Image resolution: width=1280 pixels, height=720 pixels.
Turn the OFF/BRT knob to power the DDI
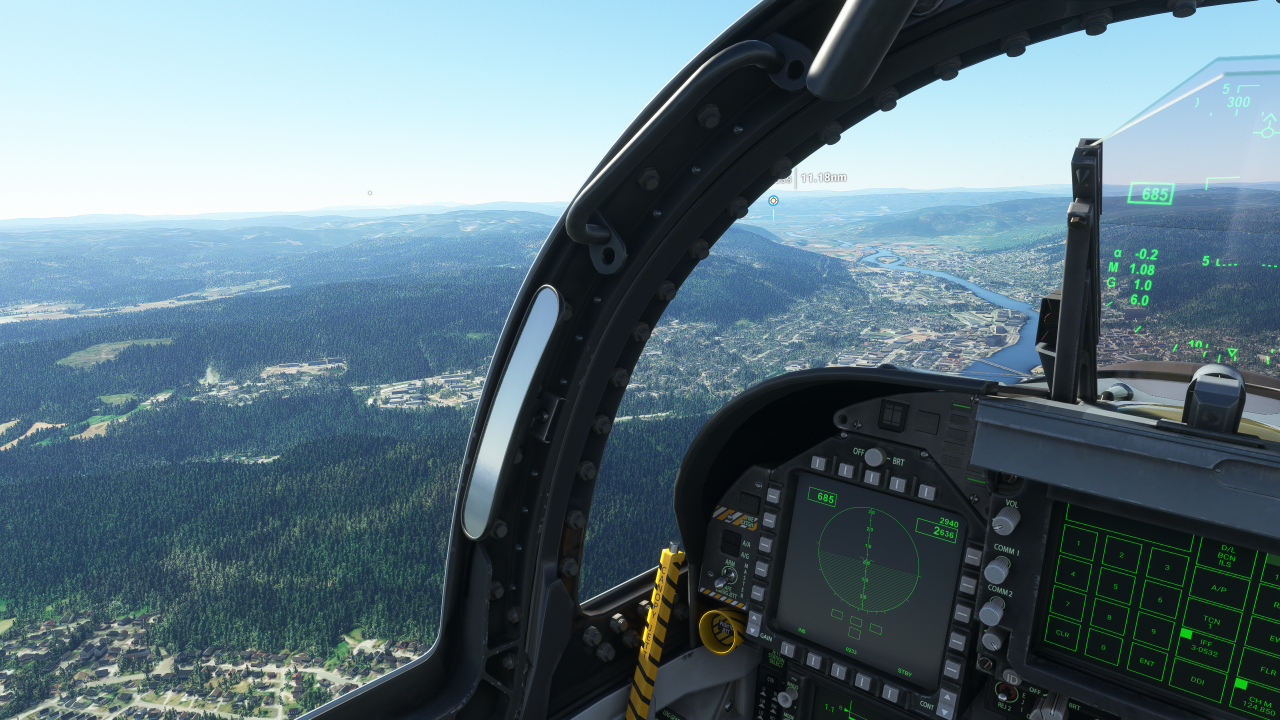tap(873, 455)
